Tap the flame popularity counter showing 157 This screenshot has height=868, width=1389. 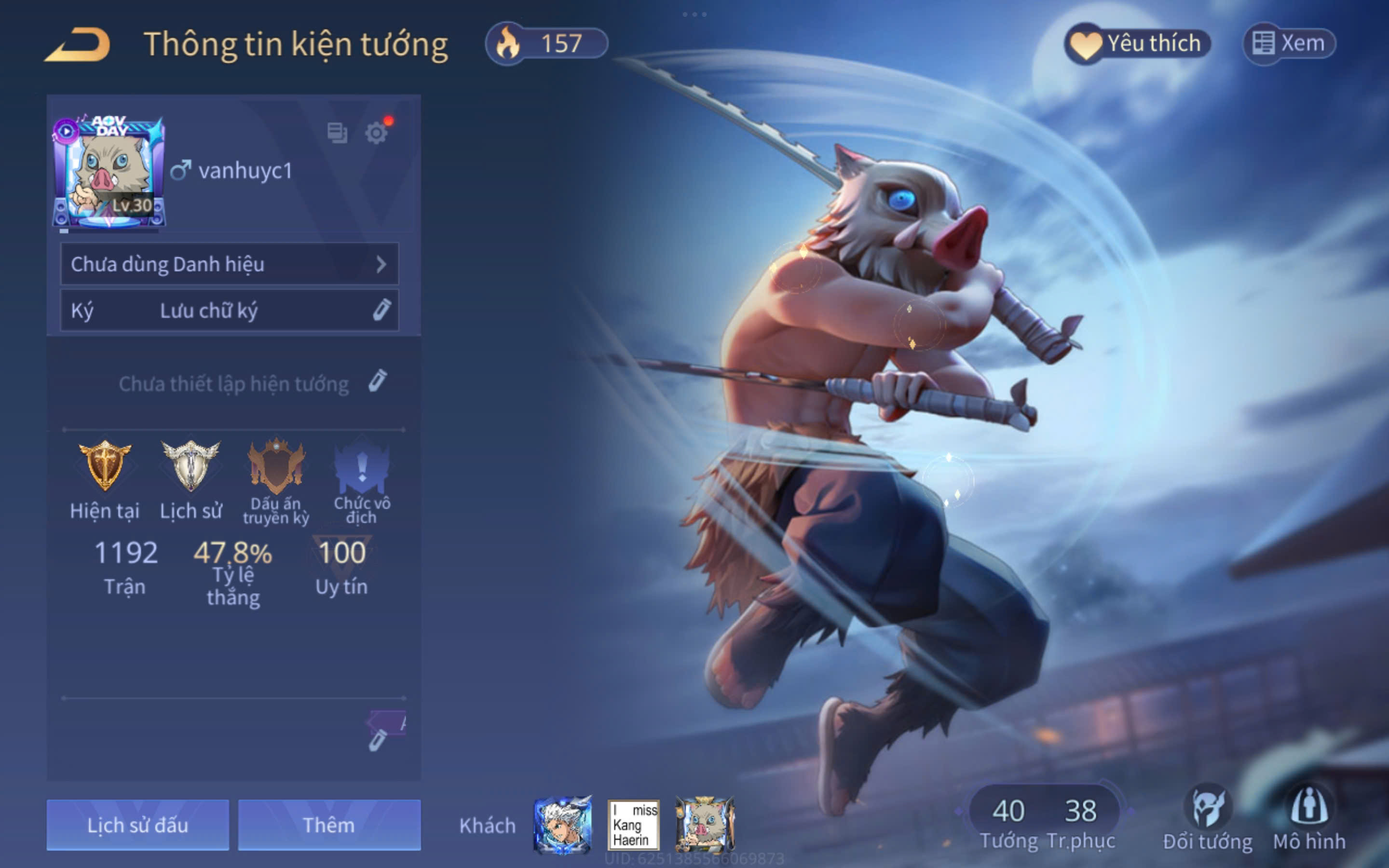click(x=546, y=44)
